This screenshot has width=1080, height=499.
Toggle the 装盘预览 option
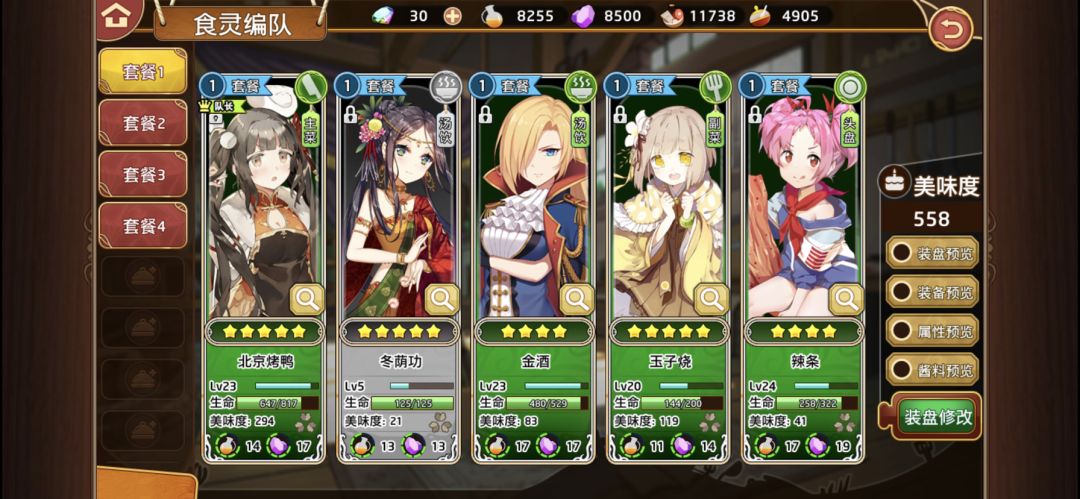(932, 253)
